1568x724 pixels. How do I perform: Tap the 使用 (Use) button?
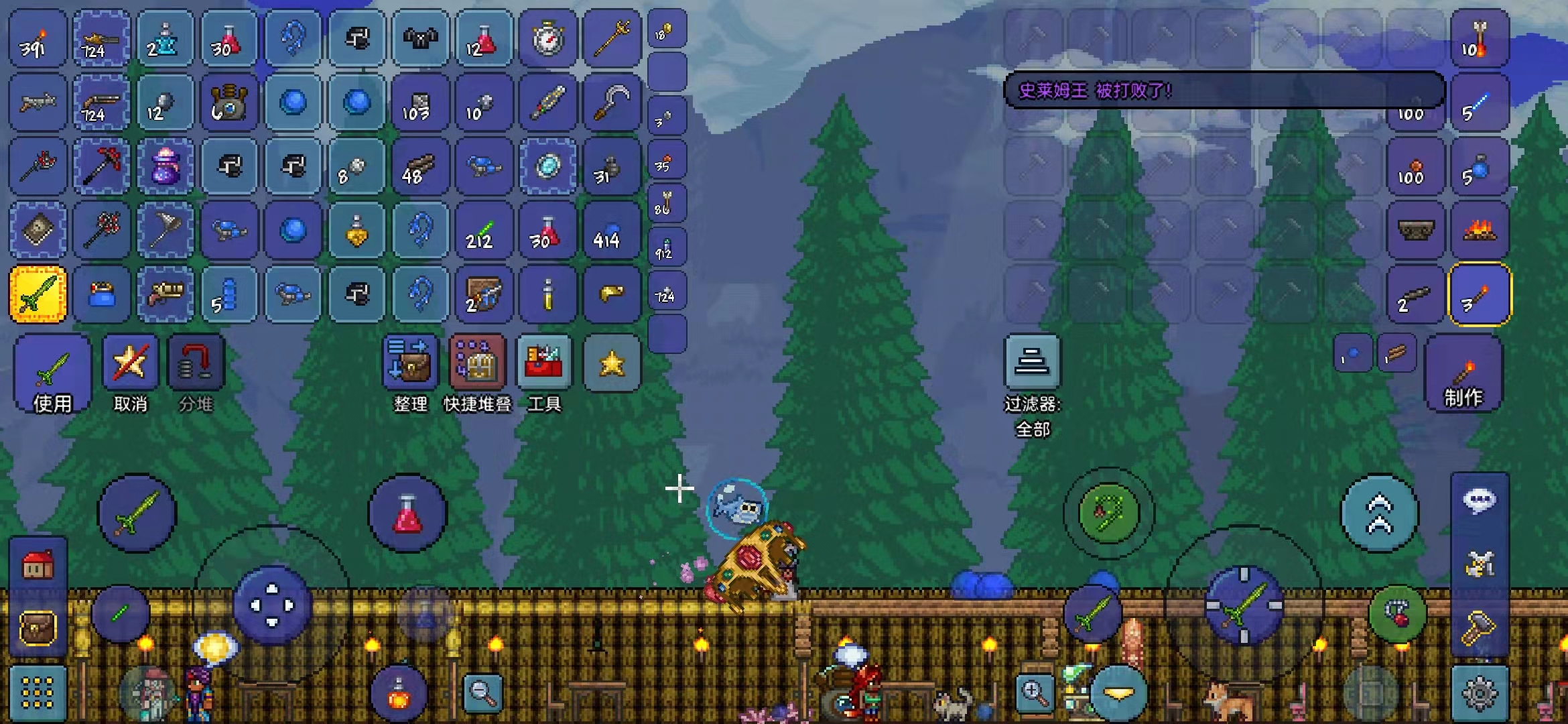click(x=52, y=374)
